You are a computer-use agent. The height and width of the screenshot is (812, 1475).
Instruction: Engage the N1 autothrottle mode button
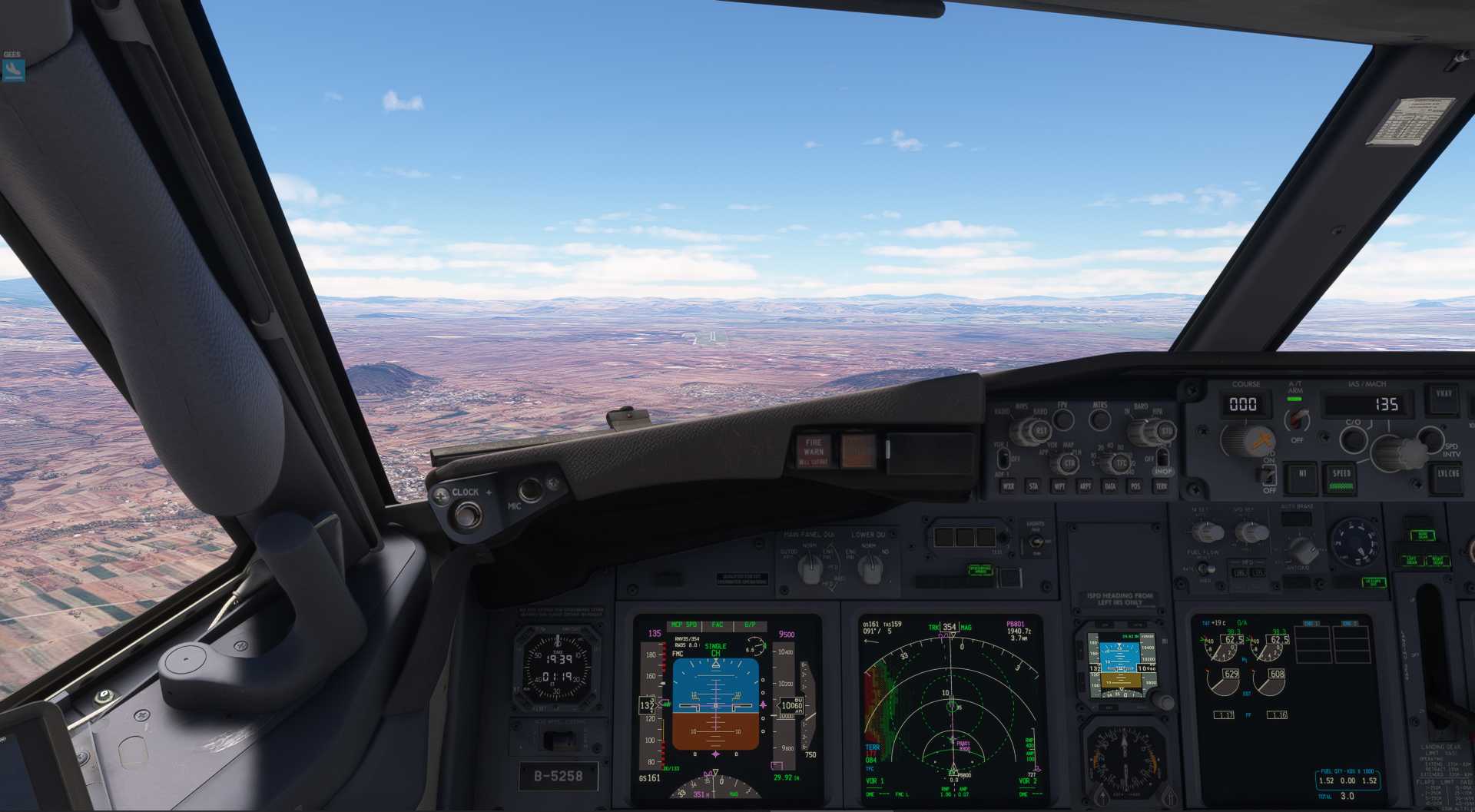1302,476
